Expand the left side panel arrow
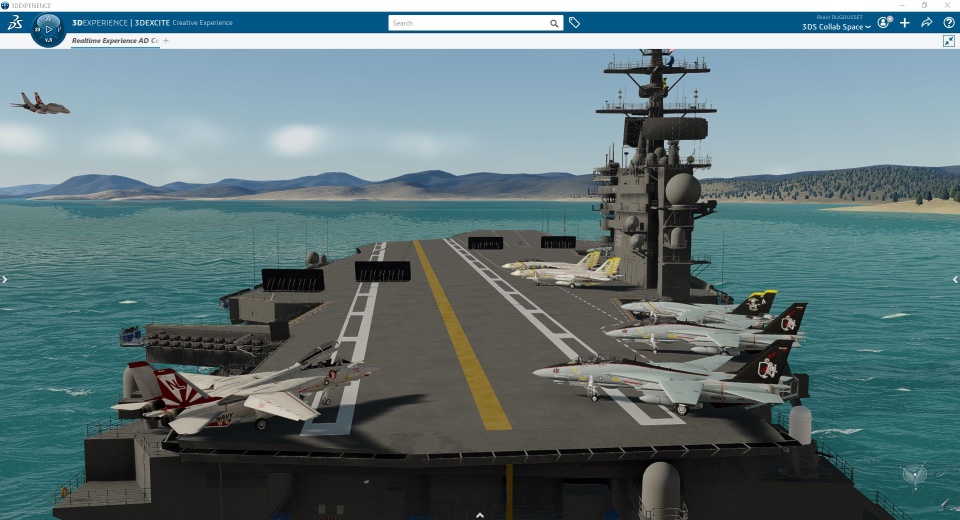The height and width of the screenshot is (520, 960). pyautogui.click(x=4, y=280)
